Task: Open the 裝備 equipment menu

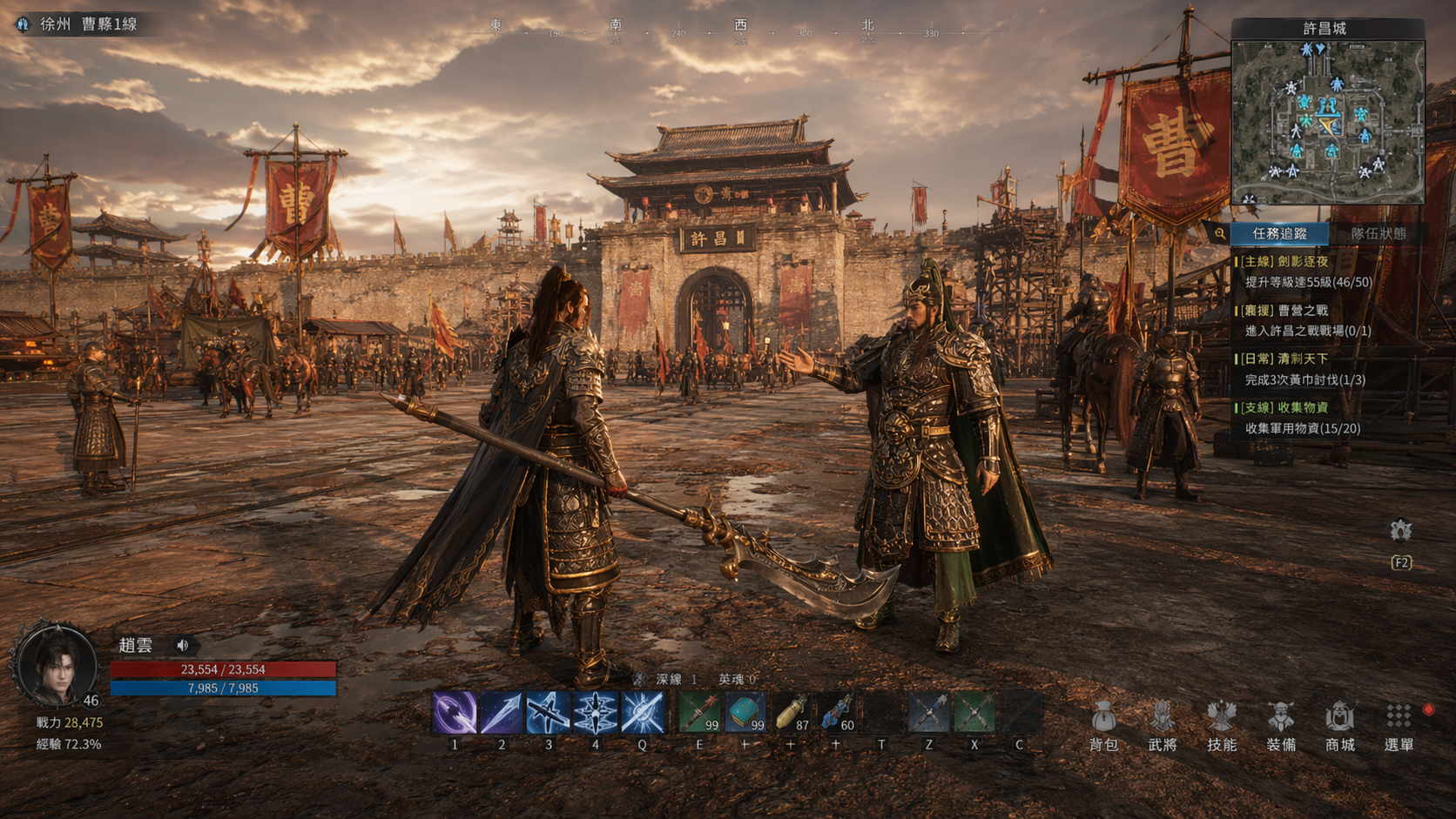Action: pos(1281,725)
